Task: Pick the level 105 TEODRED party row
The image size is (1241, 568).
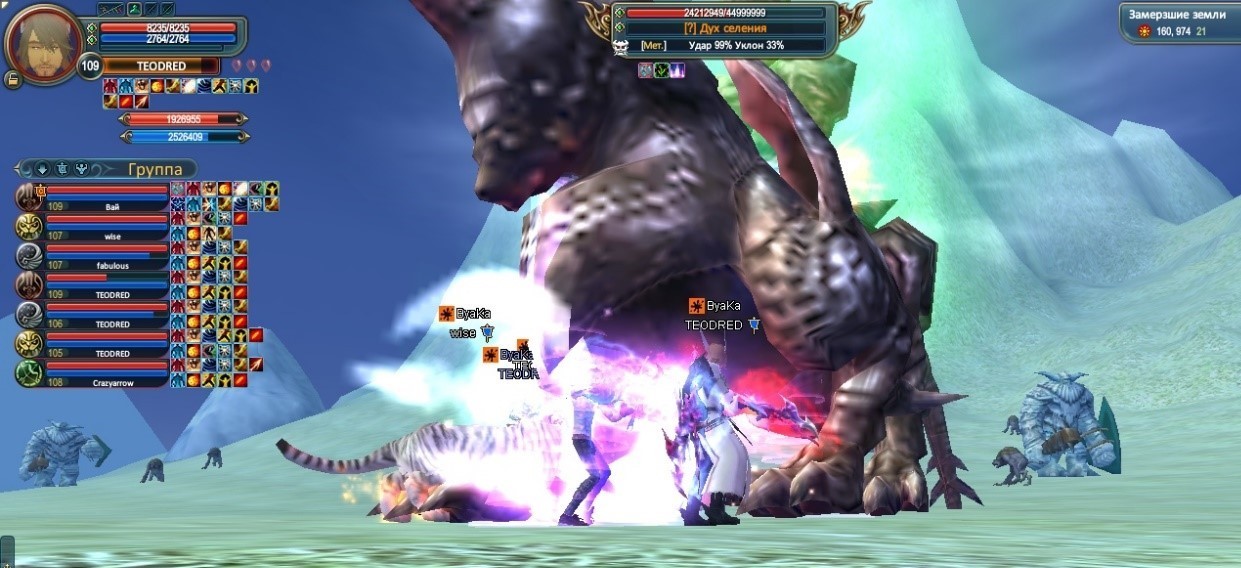Action: click(110, 345)
